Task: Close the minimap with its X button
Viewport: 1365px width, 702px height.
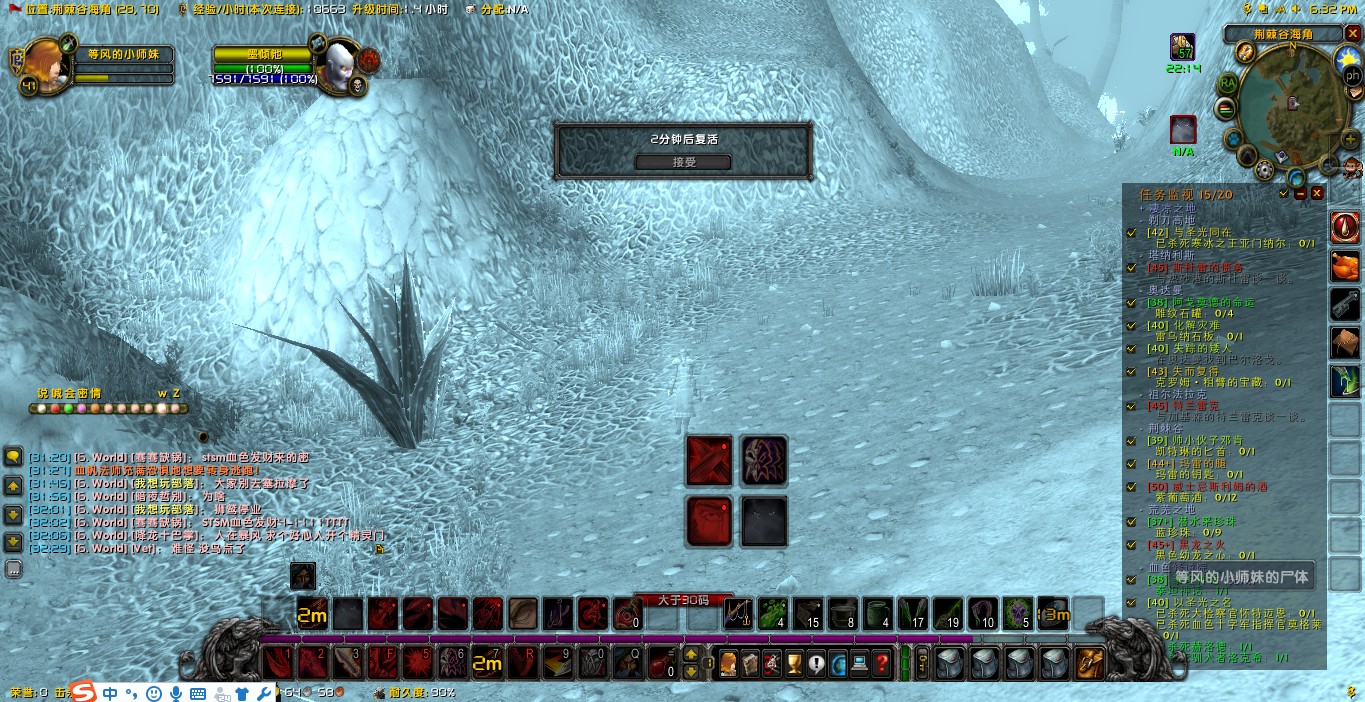Action: click(1351, 34)
